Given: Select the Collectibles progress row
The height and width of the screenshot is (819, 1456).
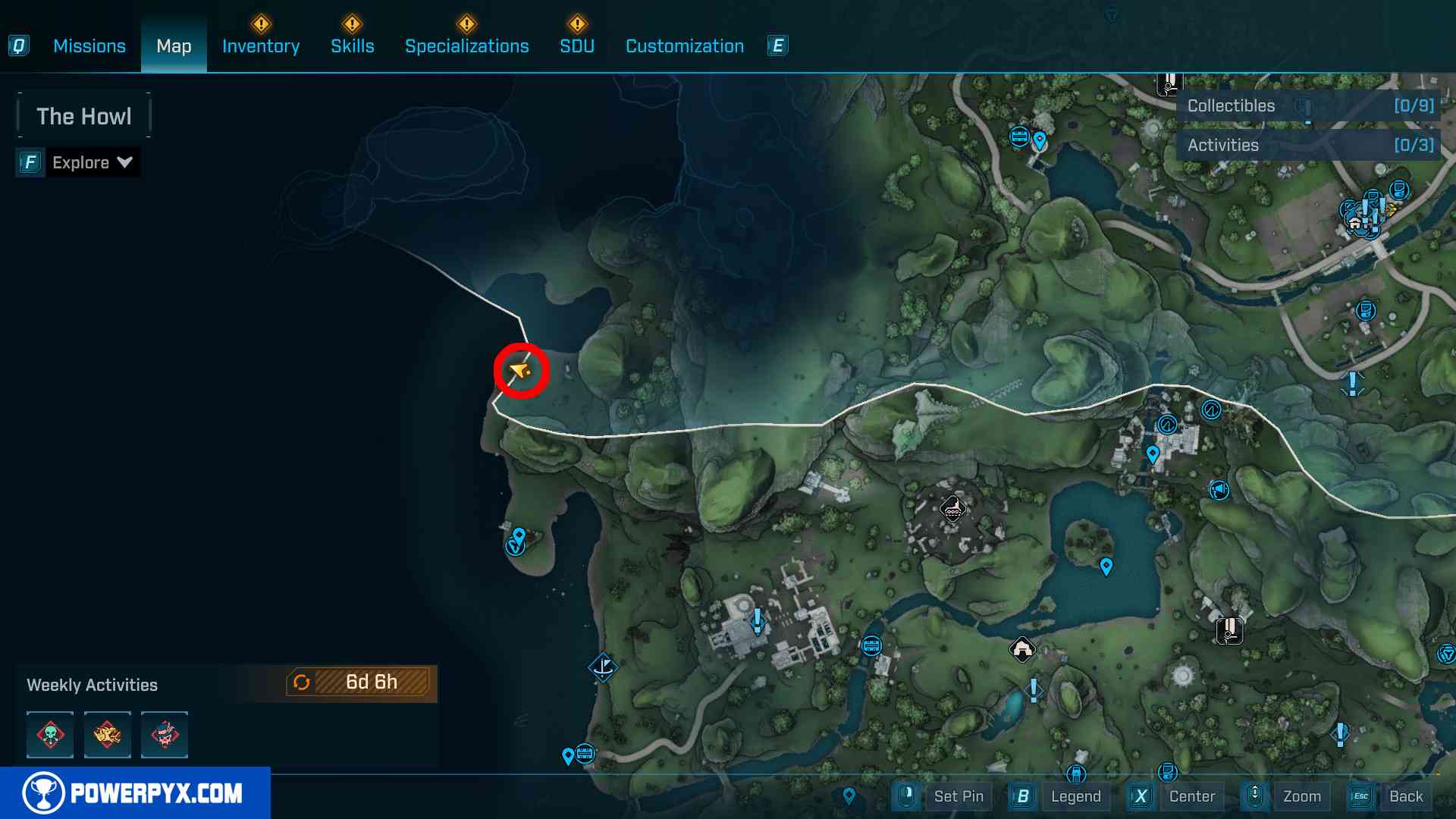Looking at the screenshot, I should pos(1309,106).
